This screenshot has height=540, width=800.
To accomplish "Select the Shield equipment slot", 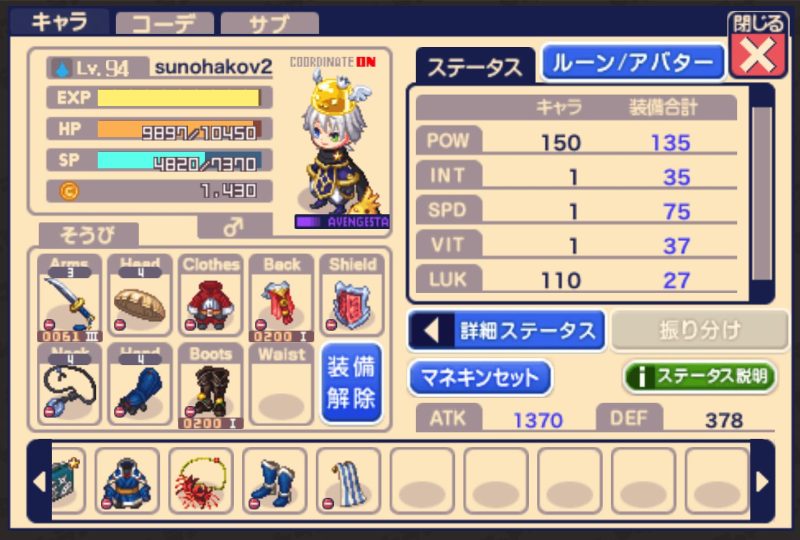I will point(351,297).
